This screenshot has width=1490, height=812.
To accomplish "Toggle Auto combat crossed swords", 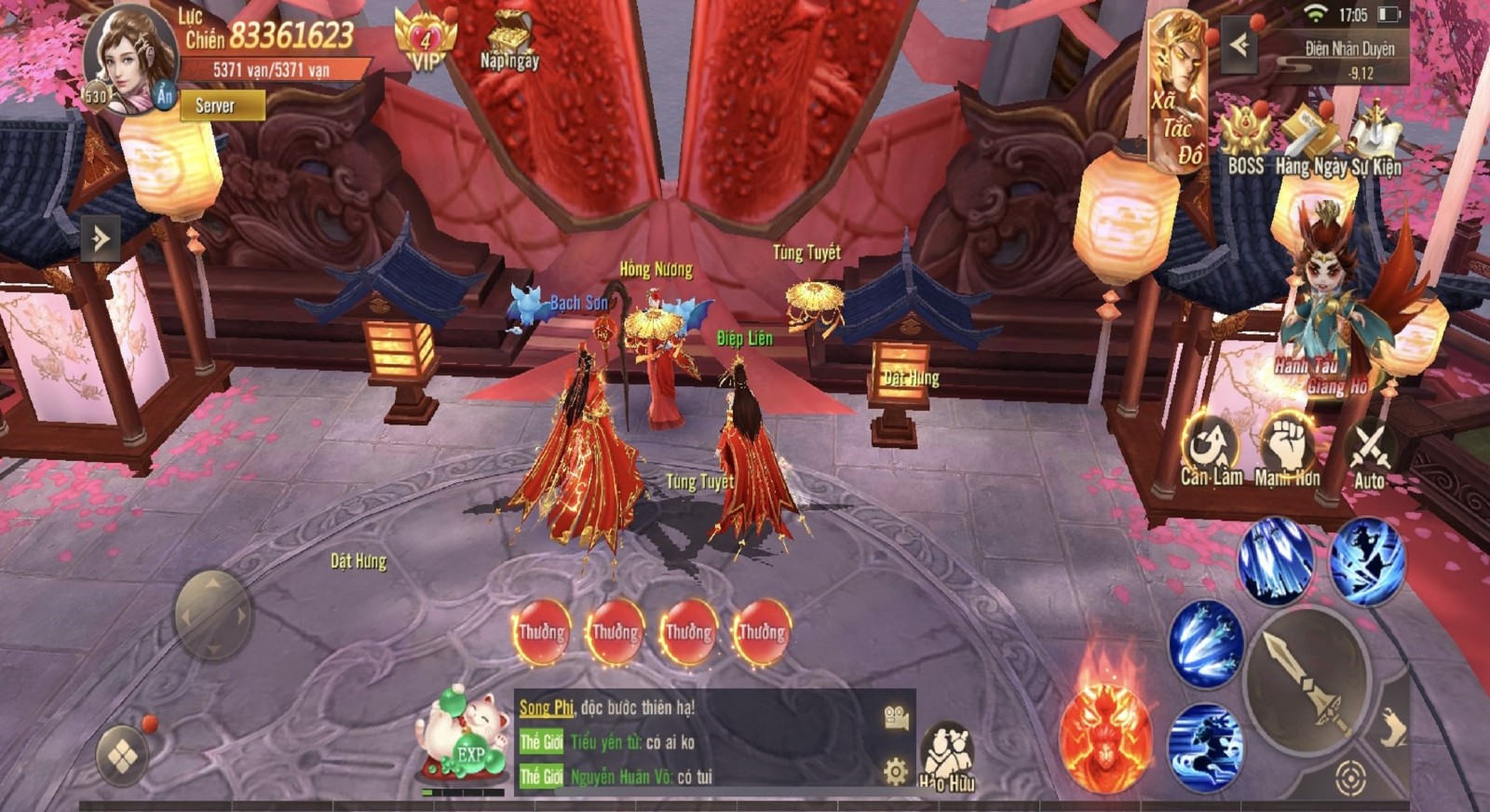I will pos(1369,453).
